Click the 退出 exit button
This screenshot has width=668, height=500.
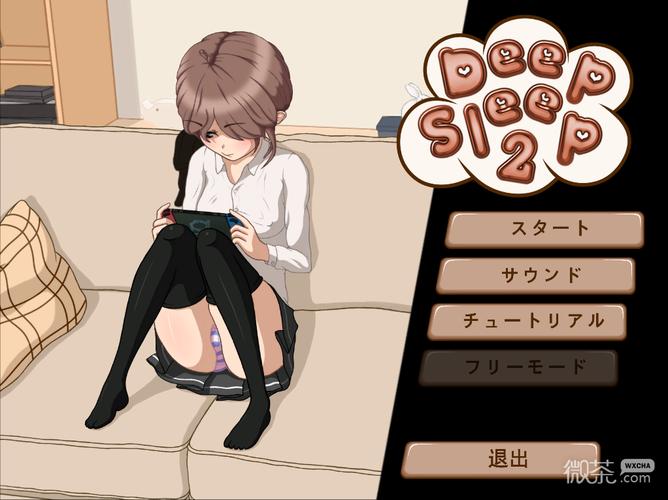click(x=501, y=459)
